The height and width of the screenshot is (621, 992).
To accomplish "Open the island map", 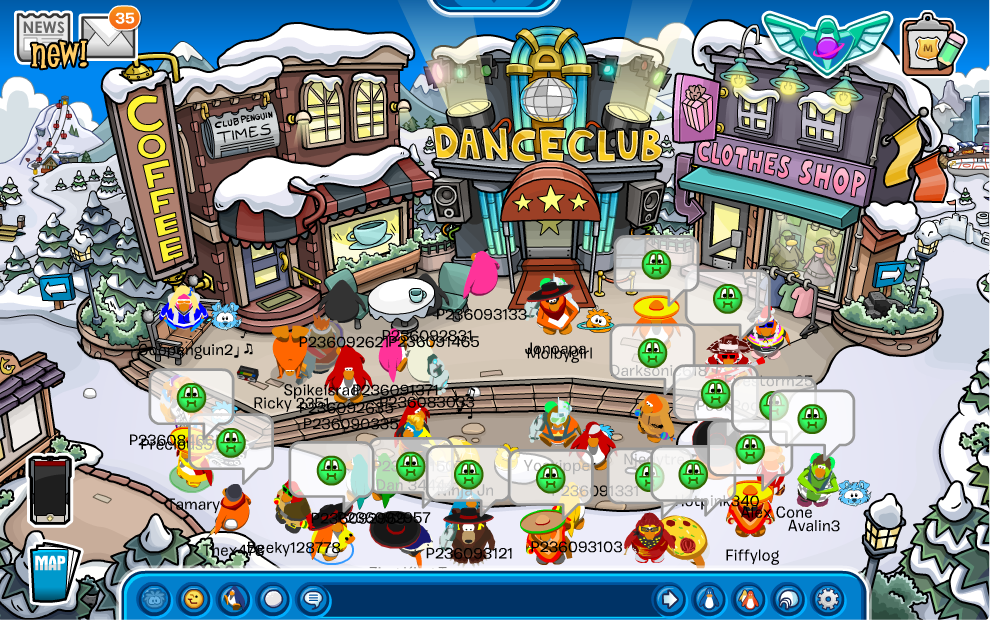I will (51, 570).
